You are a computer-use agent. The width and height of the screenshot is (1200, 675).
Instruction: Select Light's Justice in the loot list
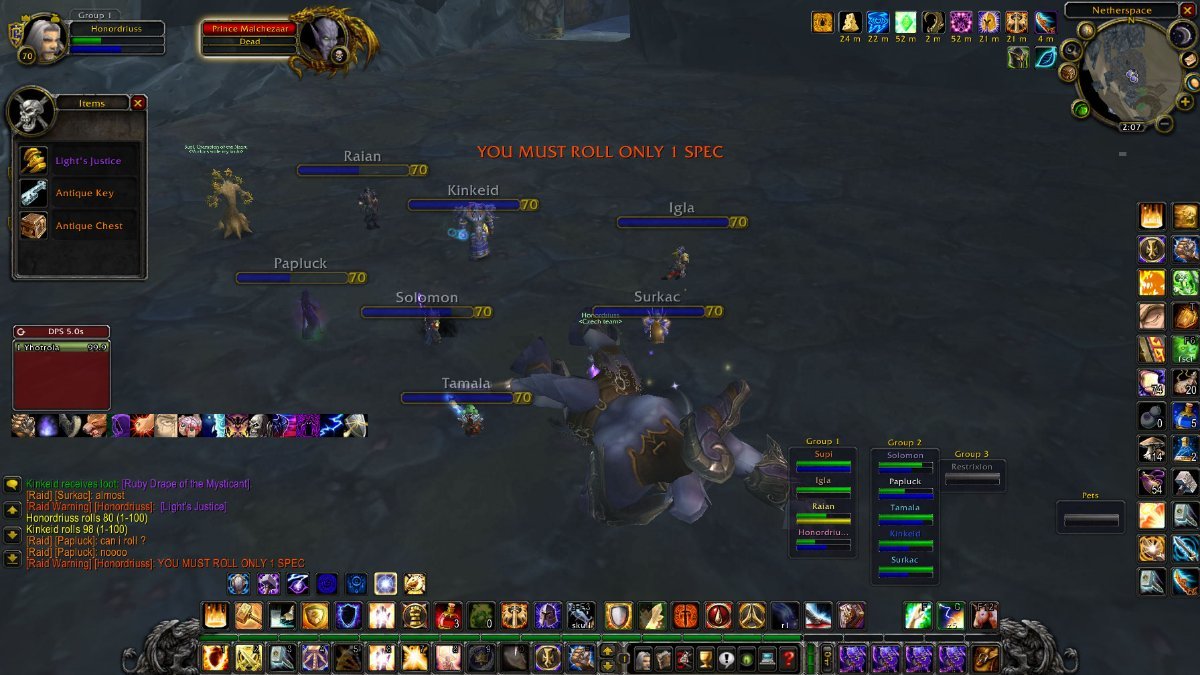click(x=87, y=161)
